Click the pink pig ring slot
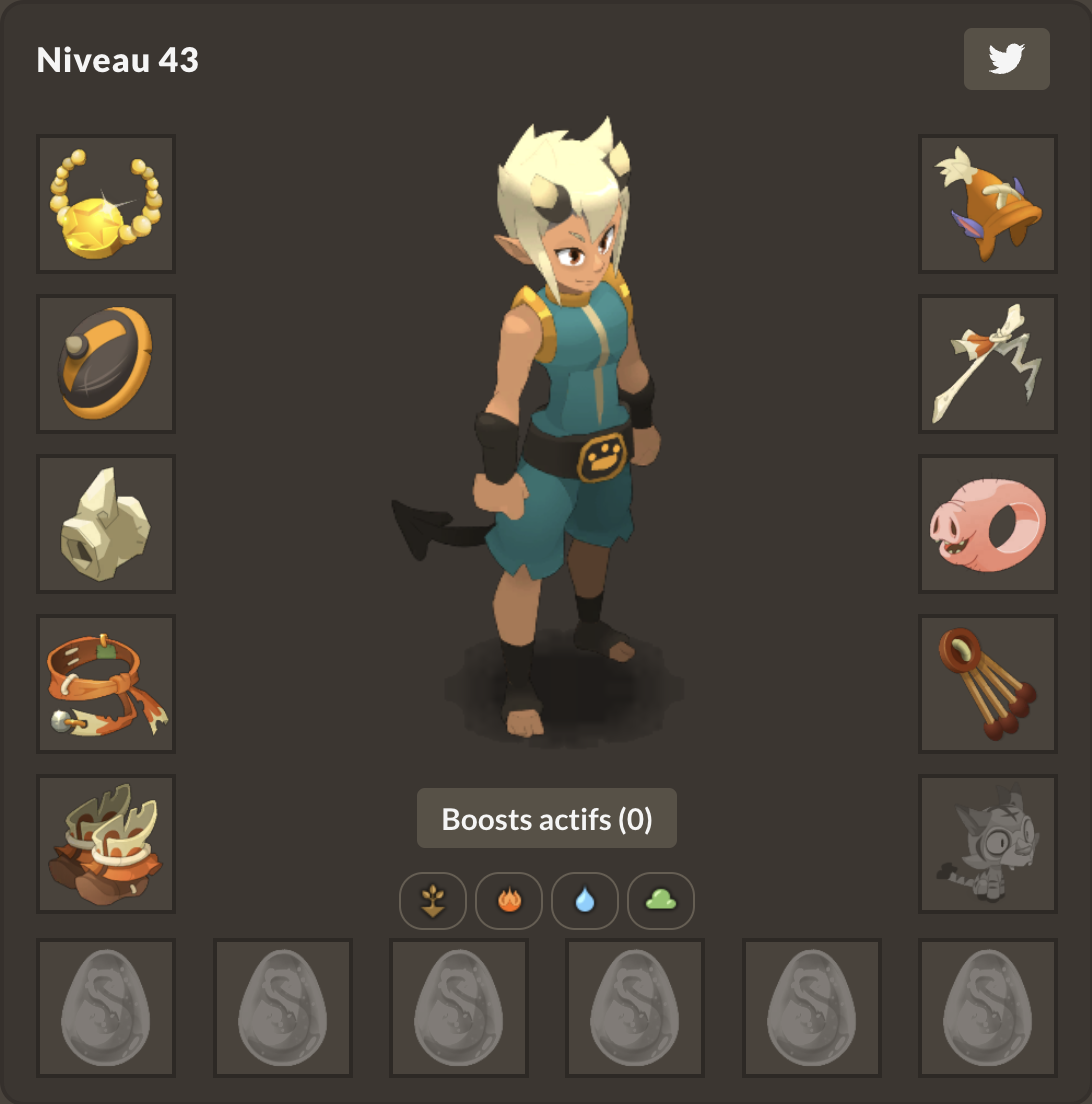Image resolution: width=1092 pixels, height=1104 pixels. pos(988,524)
